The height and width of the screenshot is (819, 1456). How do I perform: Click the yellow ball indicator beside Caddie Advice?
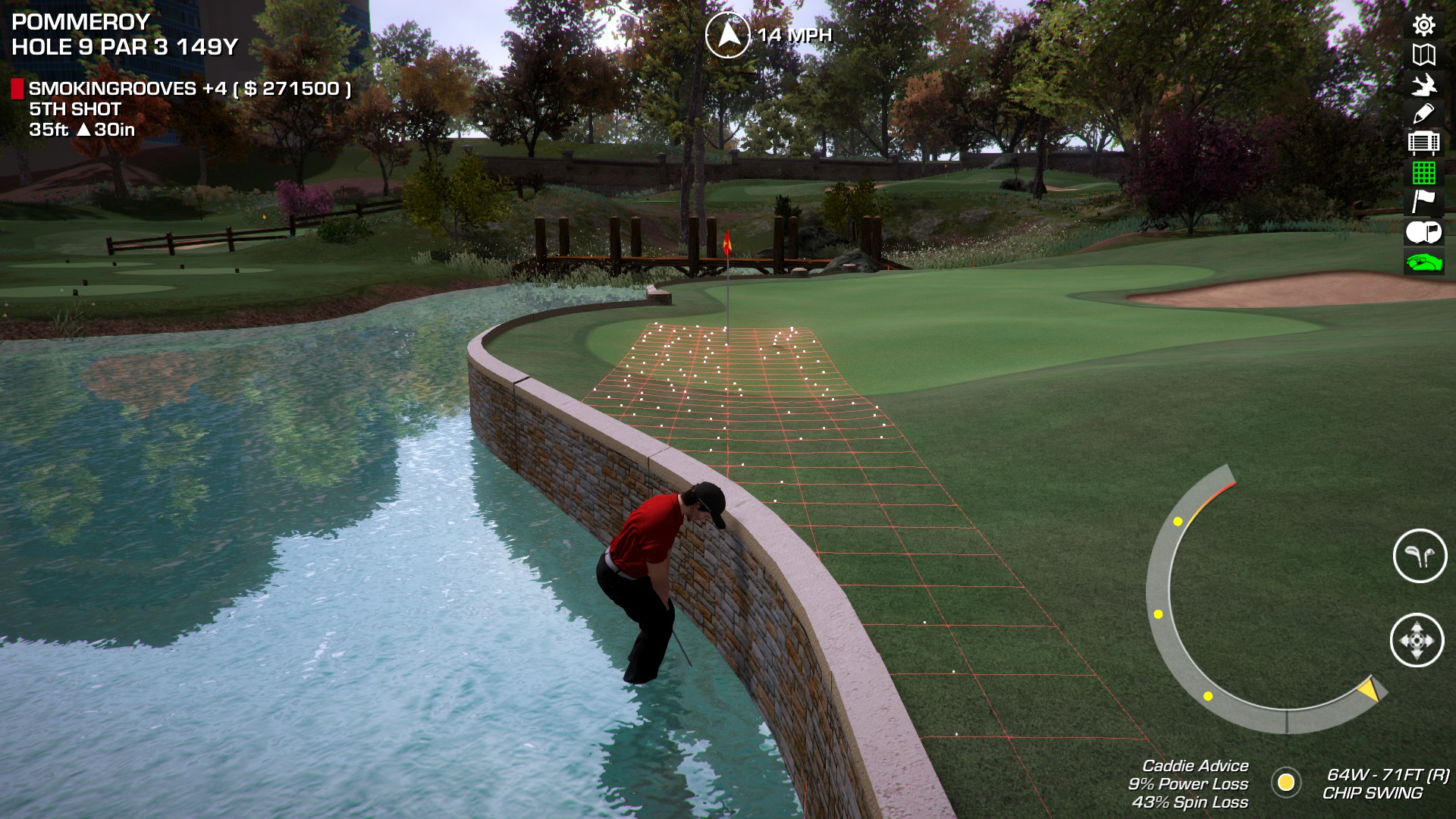click(x=1285, y=782)
